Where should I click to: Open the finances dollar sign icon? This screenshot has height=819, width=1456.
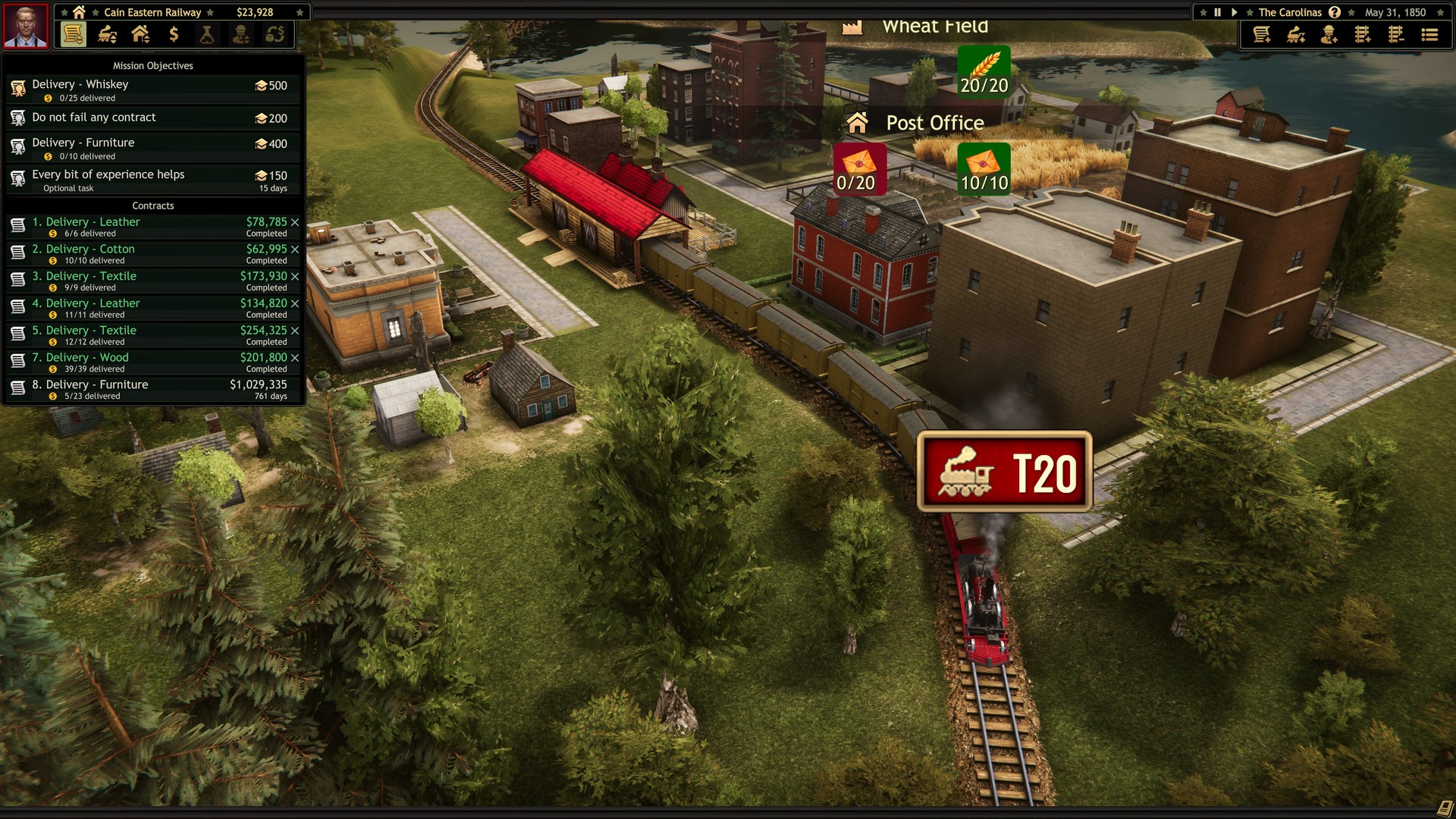[x=172, y=34]
